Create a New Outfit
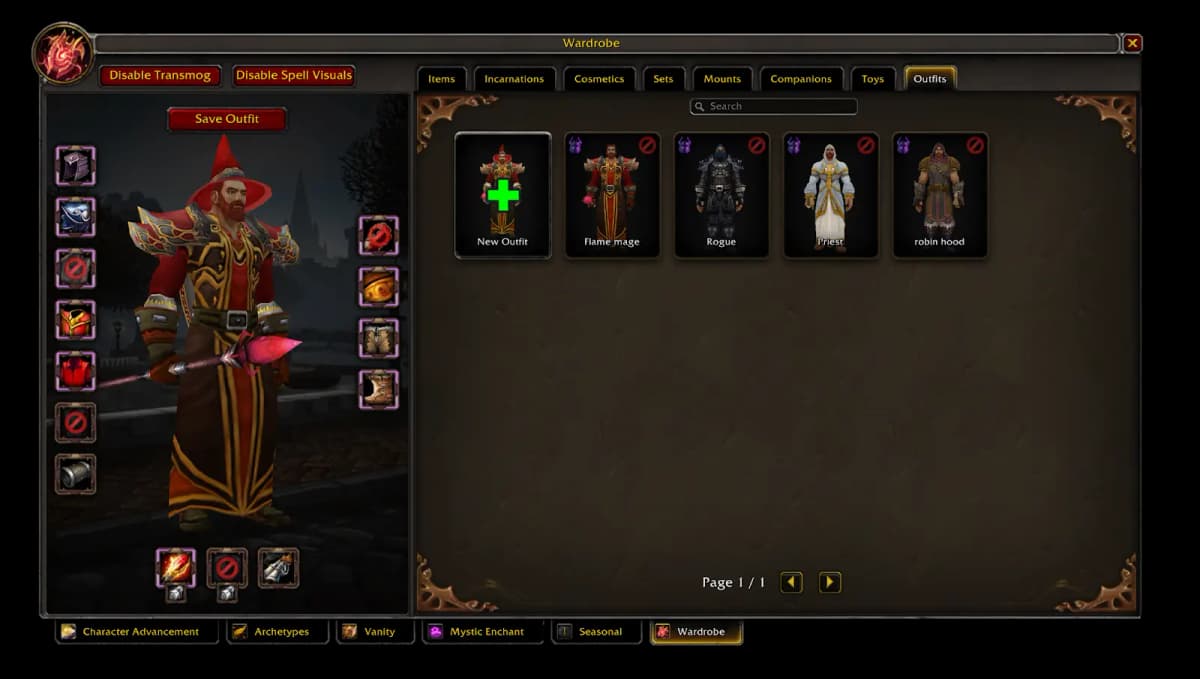 [503, 195]
